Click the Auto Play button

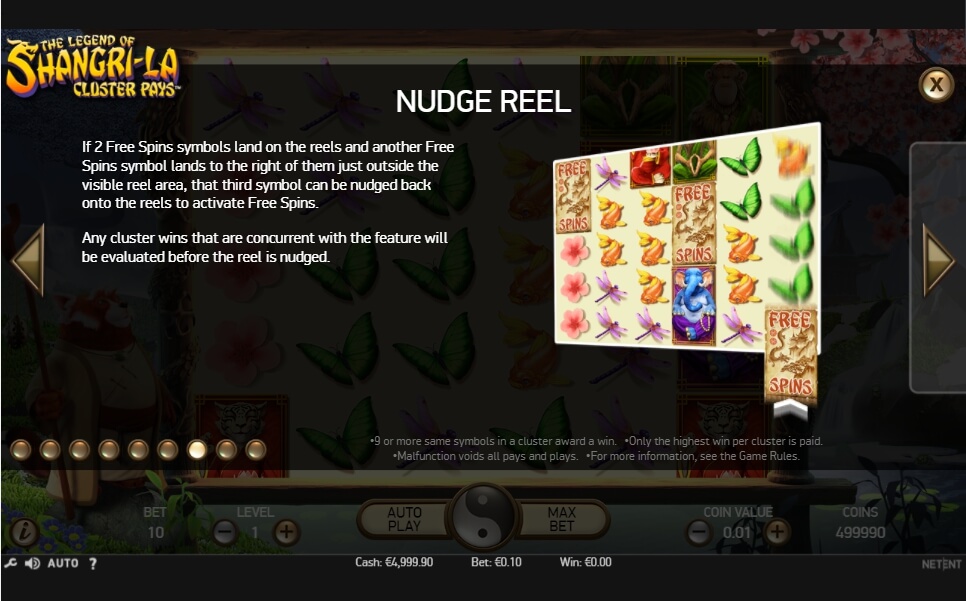pos(404,519)
